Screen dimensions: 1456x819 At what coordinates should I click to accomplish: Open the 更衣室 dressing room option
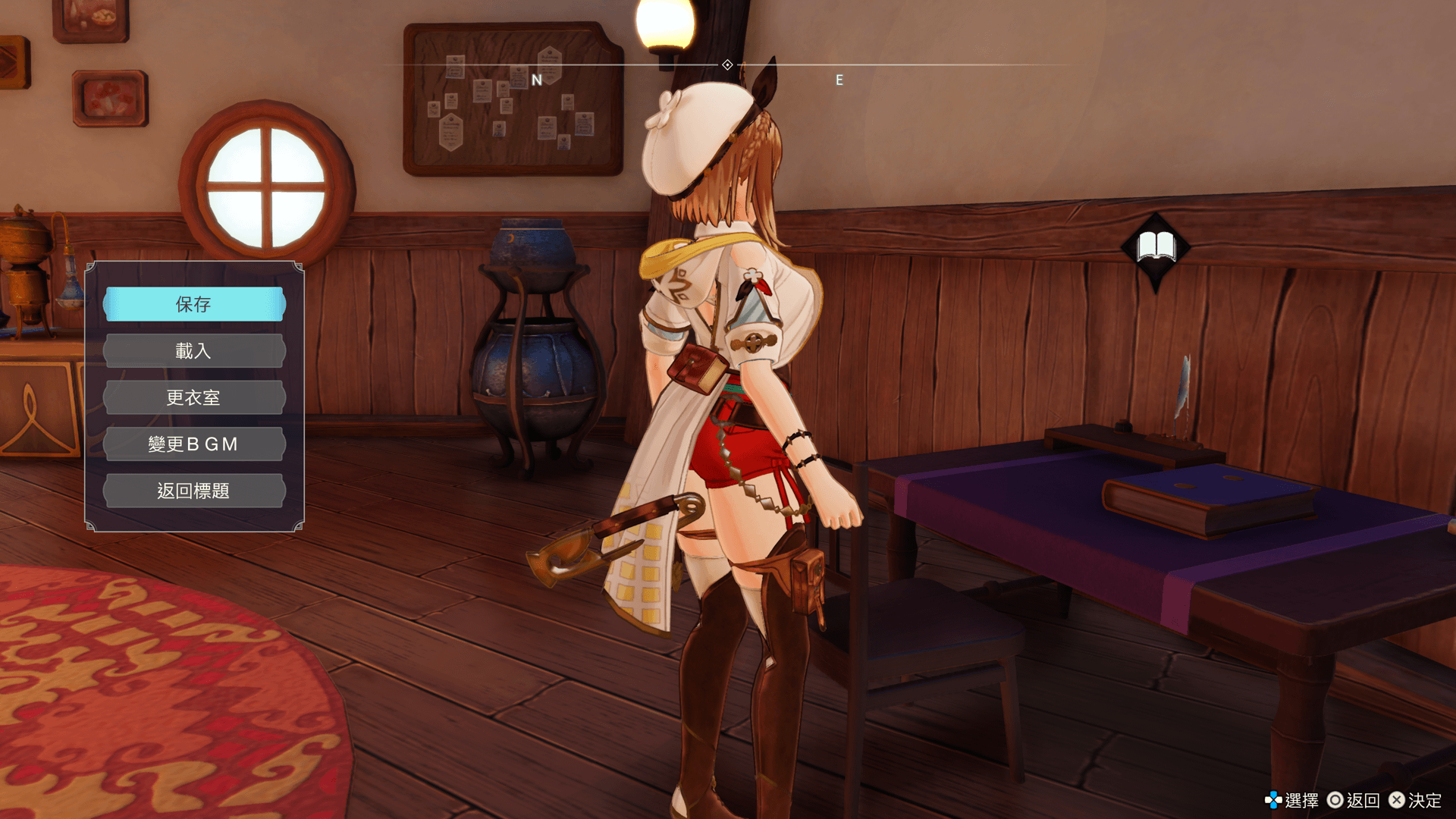pos(194,398)
